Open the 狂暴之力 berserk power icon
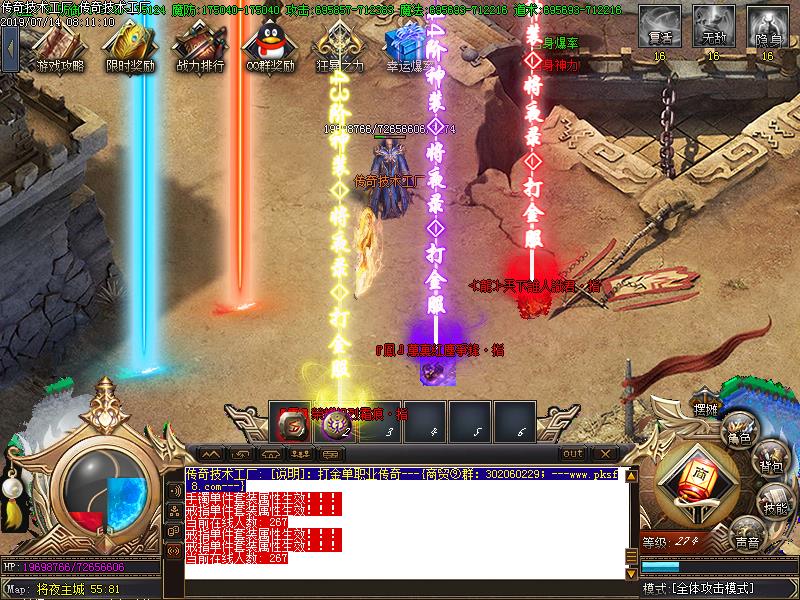The width and height of the screenshot is (800, 600). 336,44
